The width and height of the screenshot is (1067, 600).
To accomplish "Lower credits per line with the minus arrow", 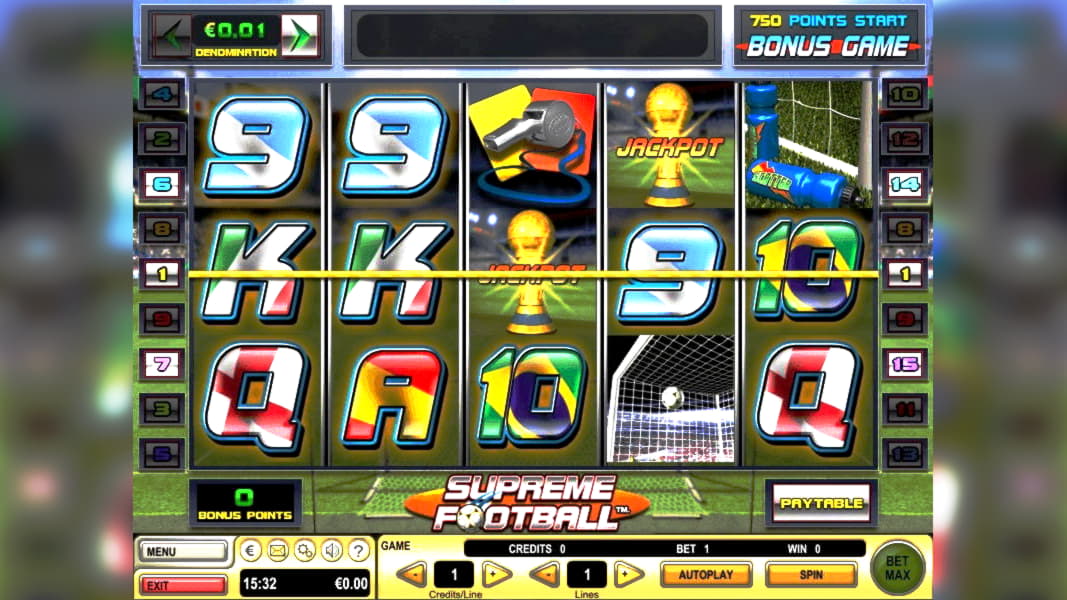I will (411, 575).
